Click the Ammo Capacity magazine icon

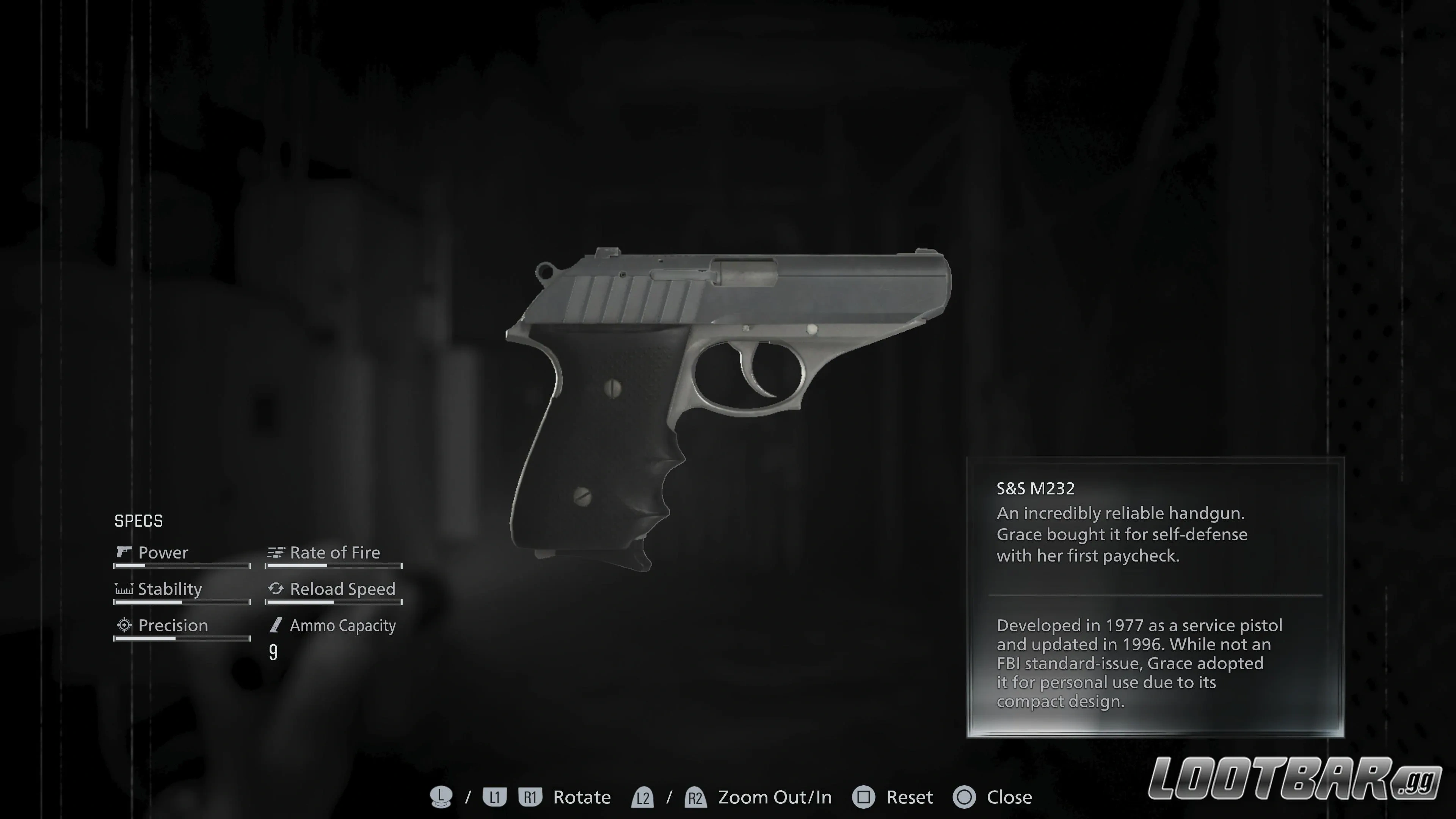(x=275, y=625)
